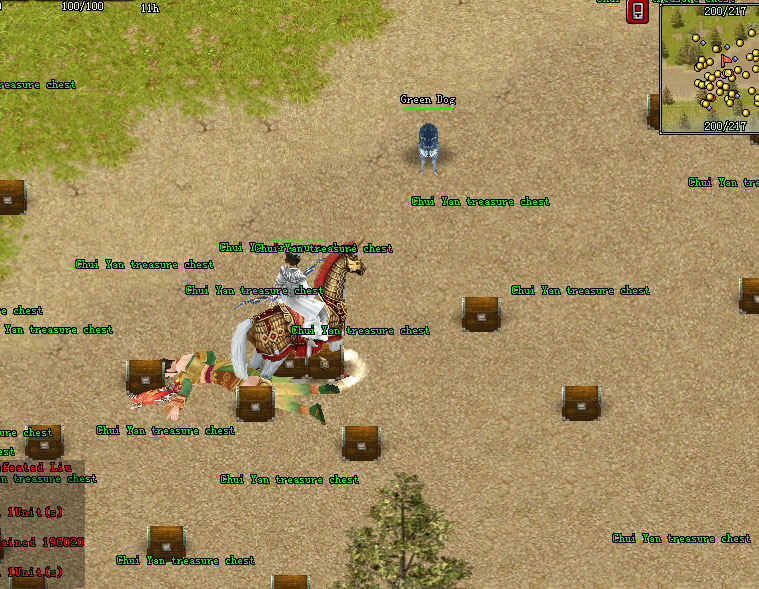The width and height of the screenshot is (759, 589).
Task: Select the red flag marker on minimap
Action: [x=725, y=61]
